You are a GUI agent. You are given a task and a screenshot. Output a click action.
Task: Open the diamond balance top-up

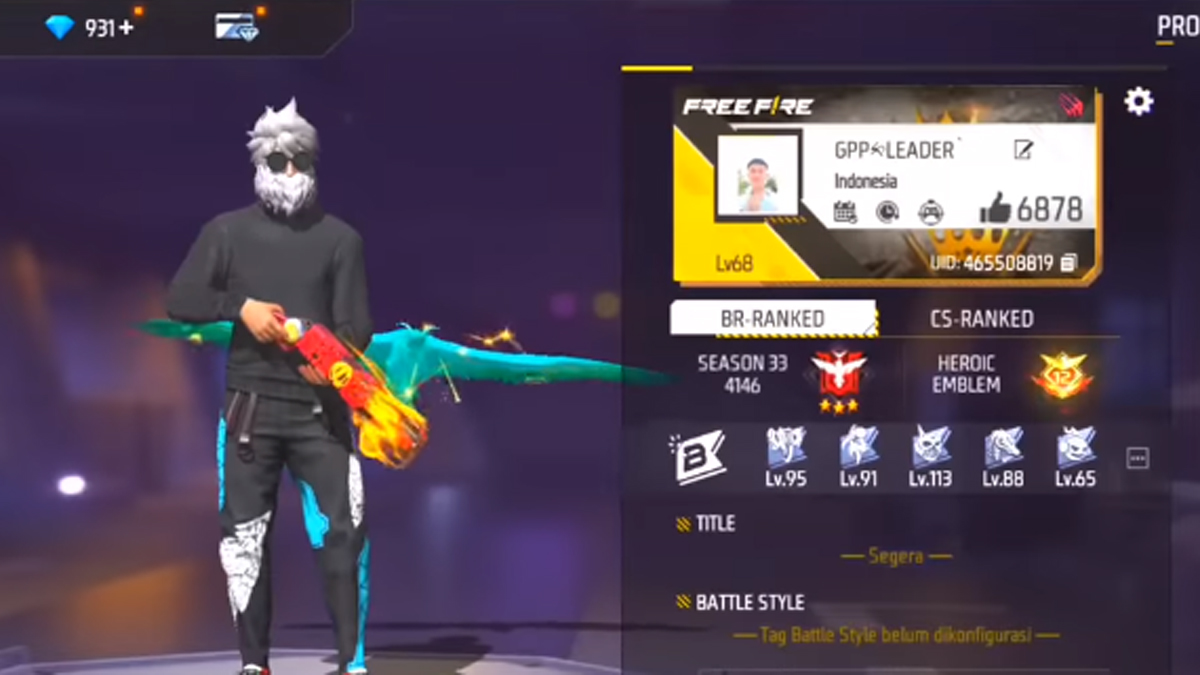tap(90, 28)
